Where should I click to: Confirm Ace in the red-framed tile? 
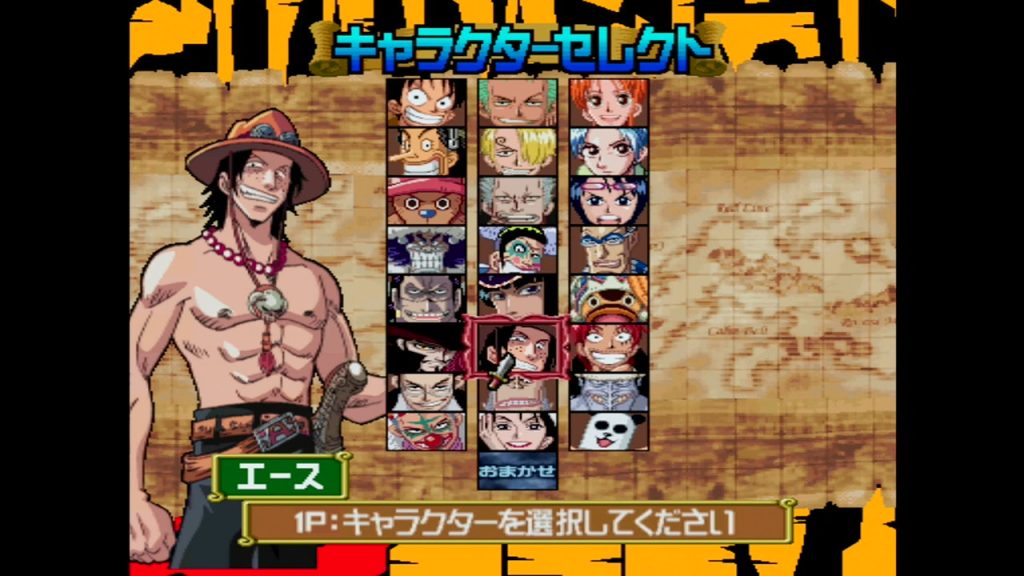[517, 347]
